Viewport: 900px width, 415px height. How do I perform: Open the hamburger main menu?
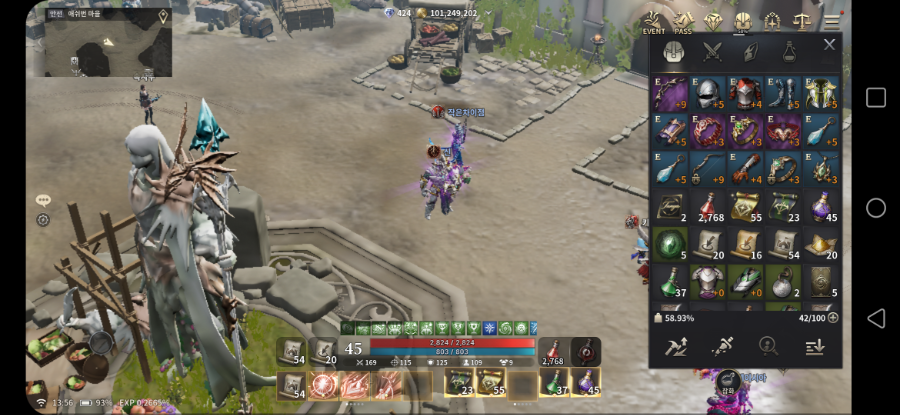pos(832,20)
